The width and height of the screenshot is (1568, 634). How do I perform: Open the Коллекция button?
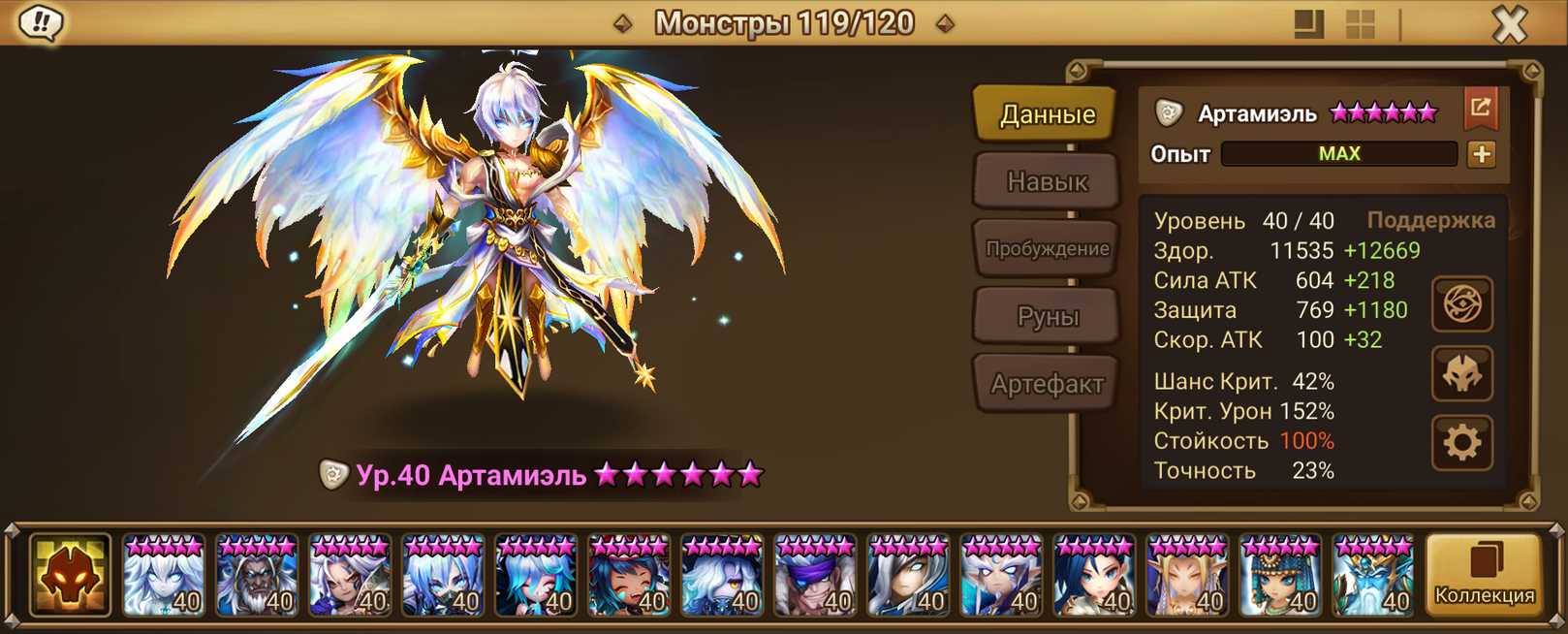[x=1484, y=574]
